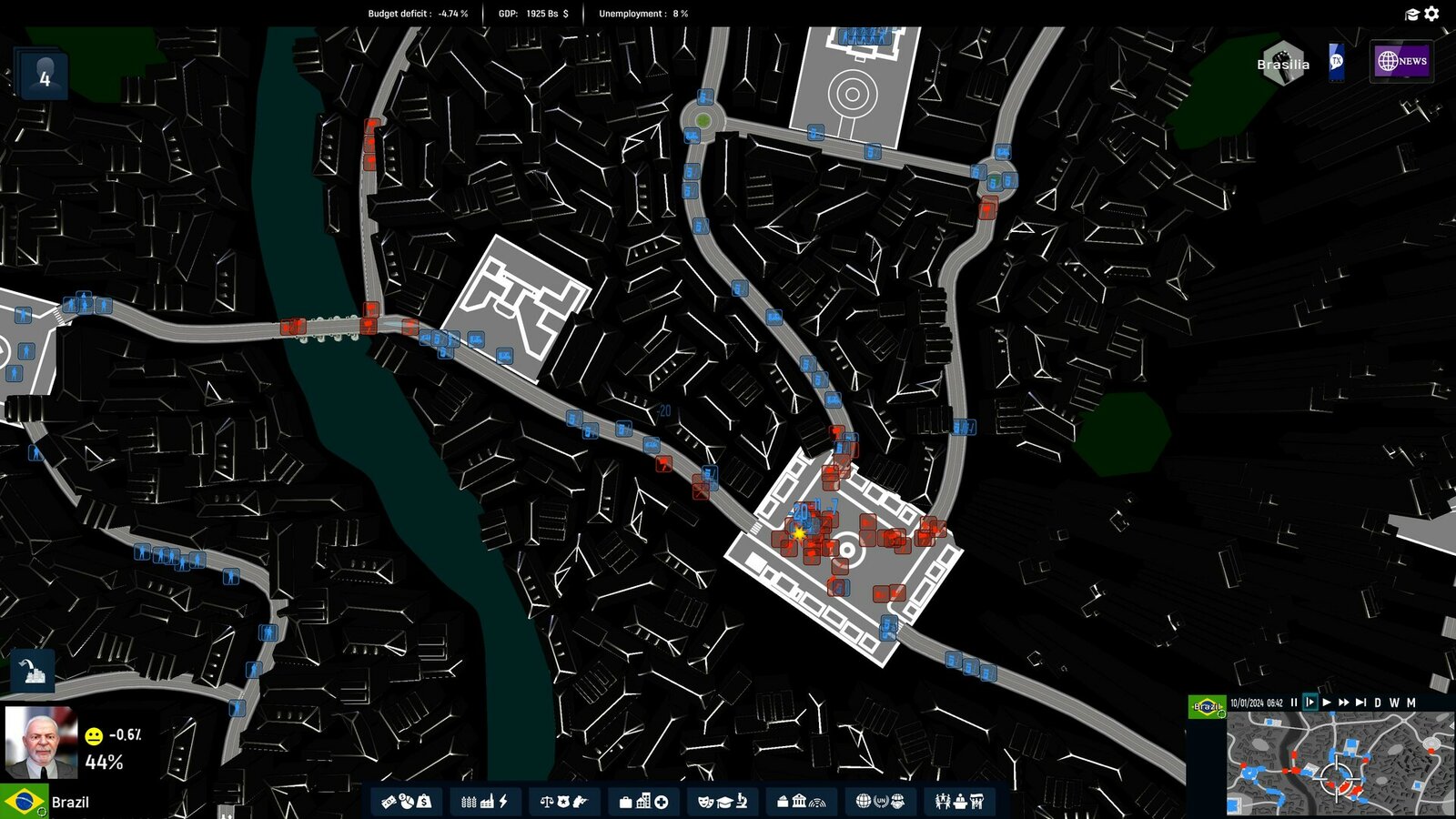Switch game speed to M (month)
1456x819 pixels.
point(1411,703)
